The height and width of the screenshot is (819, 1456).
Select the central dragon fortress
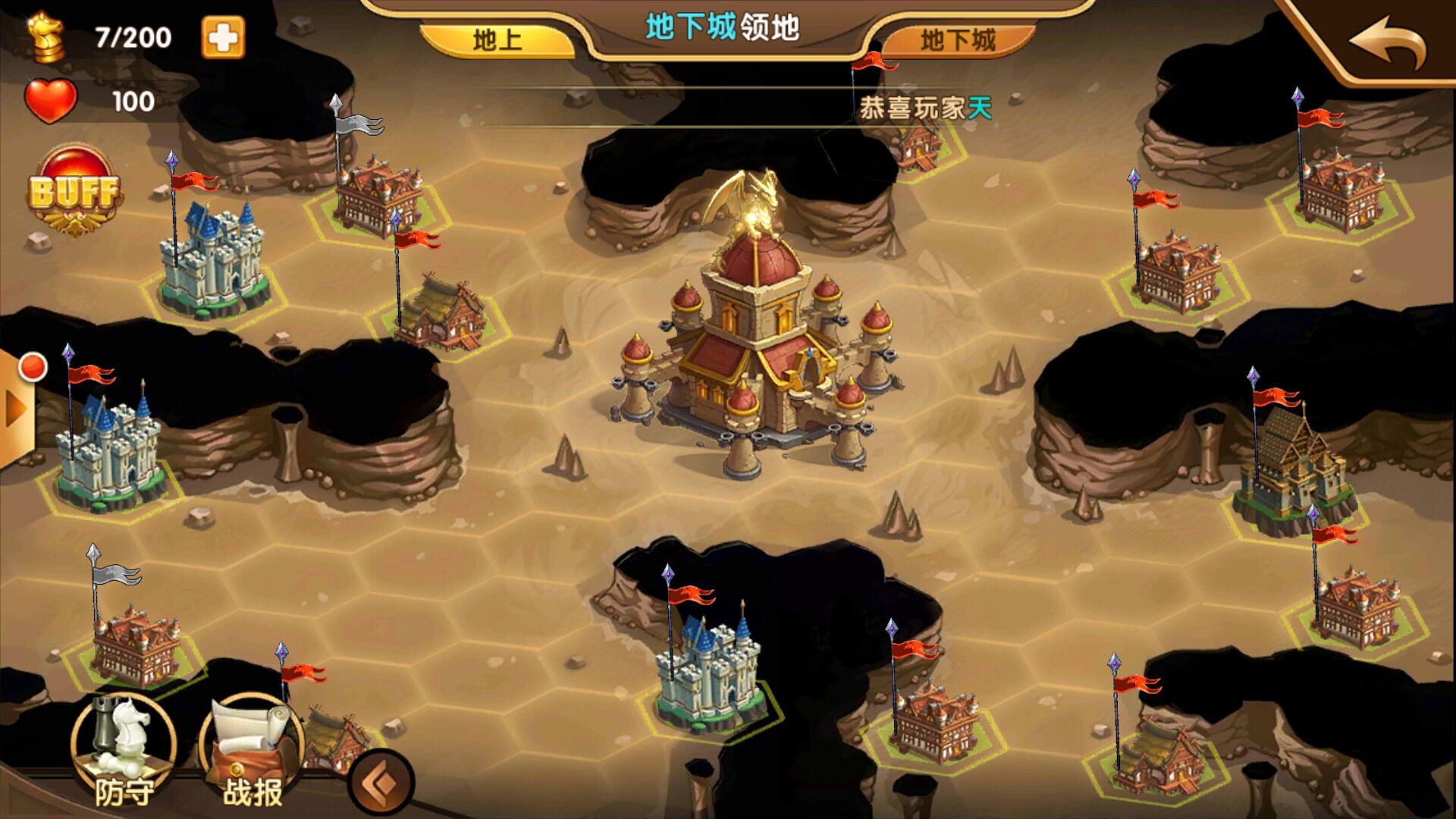point(751,341)
